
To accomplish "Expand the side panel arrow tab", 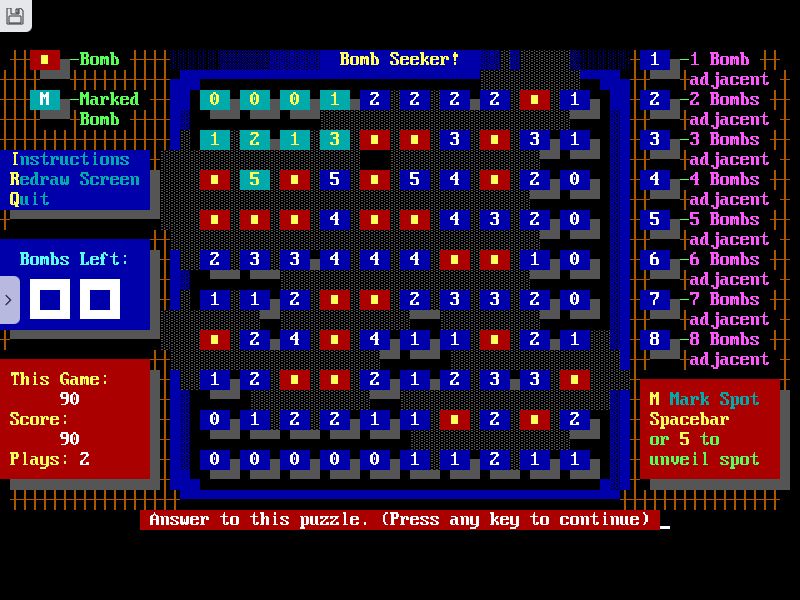I will pyautogui.click(x=9, y=299).
